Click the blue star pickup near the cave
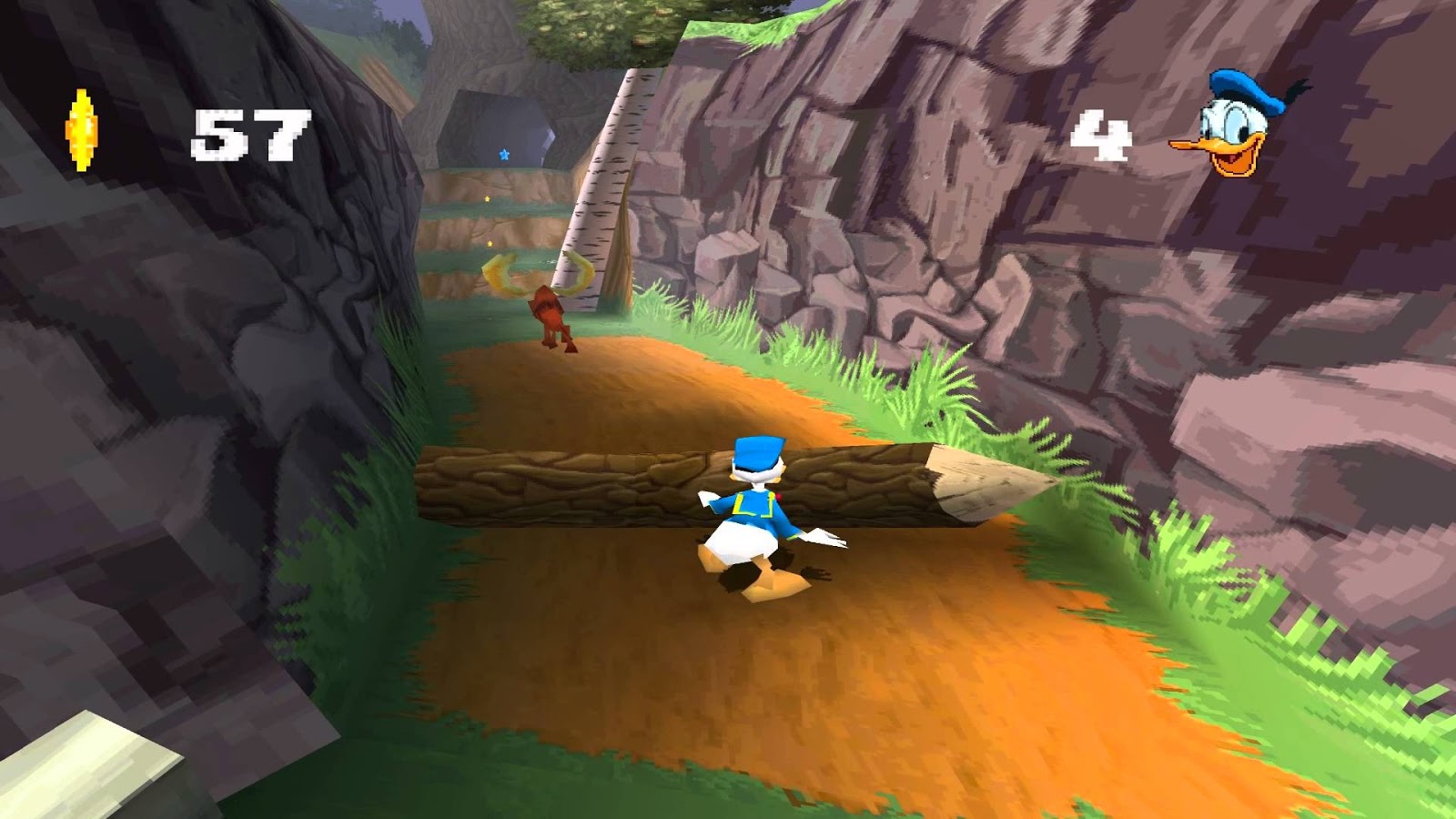The width and height of the screenshot is (1456, 819). point(504,154)
